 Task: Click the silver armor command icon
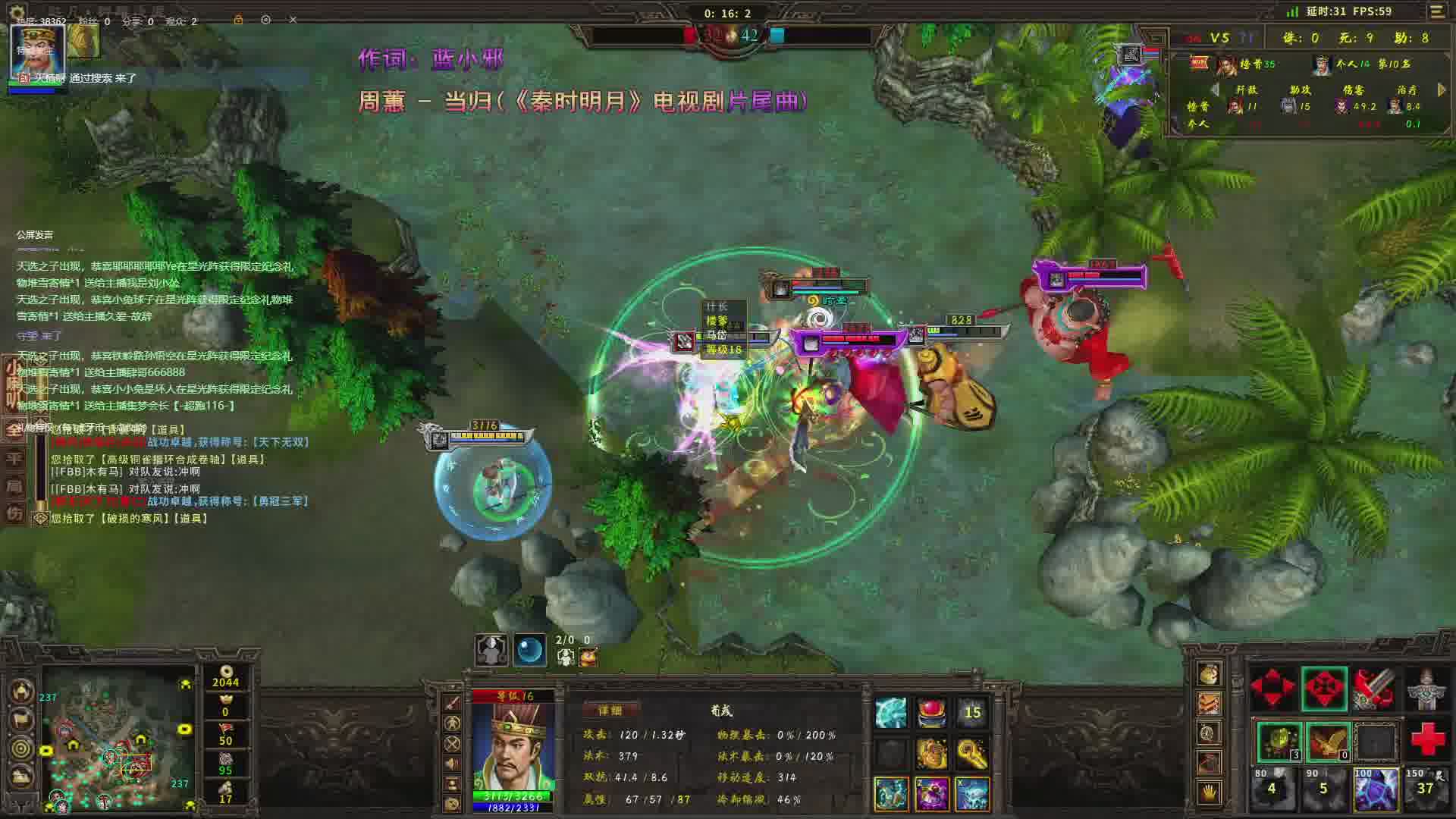pyautogui.click(x=1426, y=688)
